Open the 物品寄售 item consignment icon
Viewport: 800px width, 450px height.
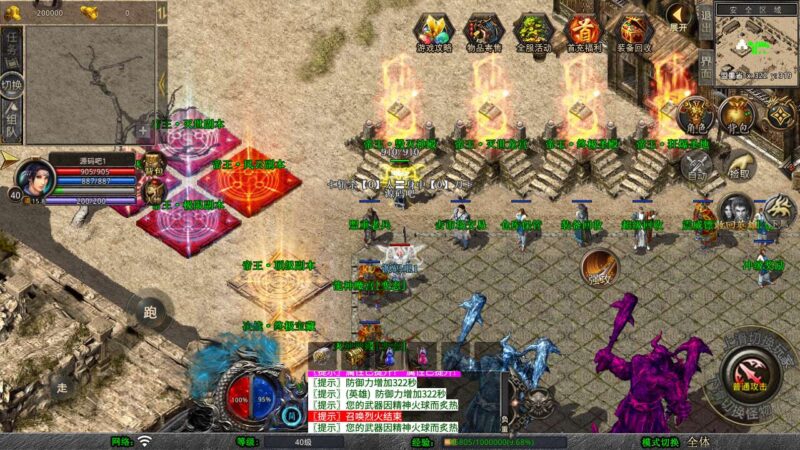484,31
